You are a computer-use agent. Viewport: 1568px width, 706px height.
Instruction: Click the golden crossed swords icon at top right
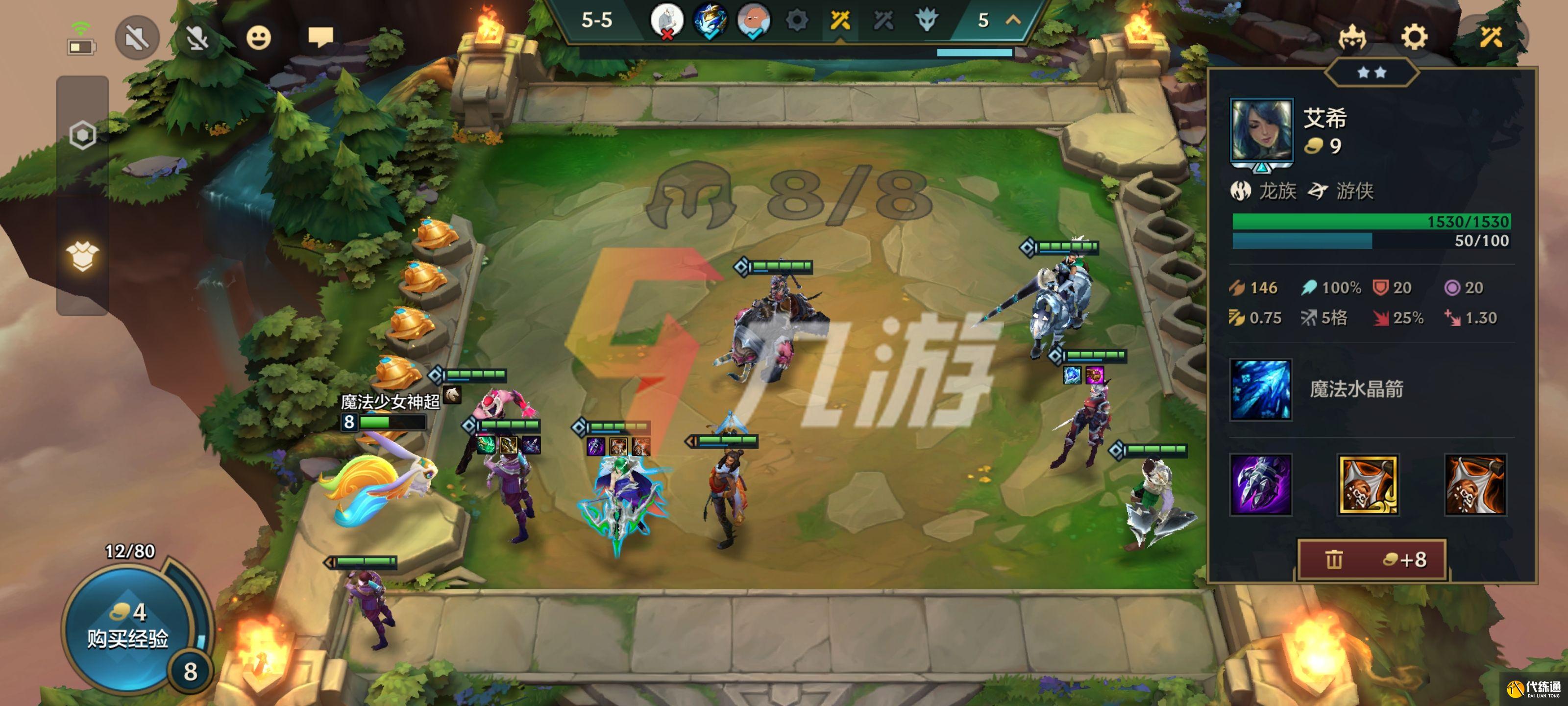click(1491, 37)
